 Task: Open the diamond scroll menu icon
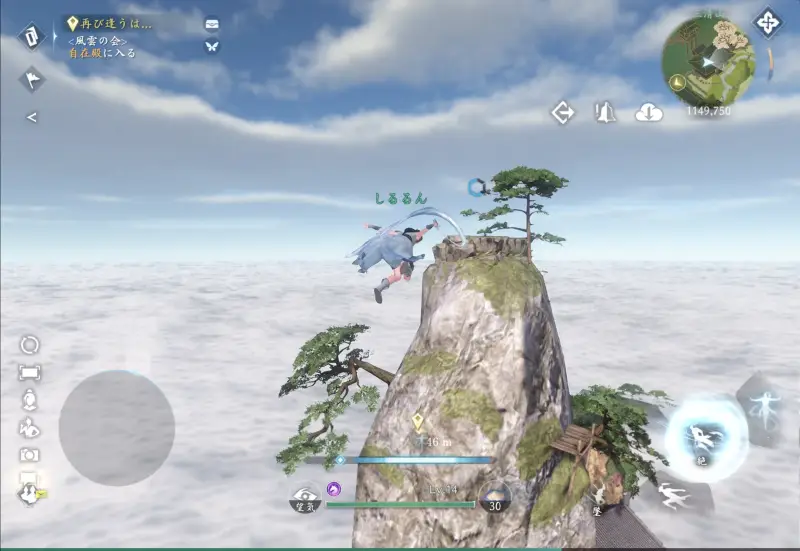click(x=31, y=36)
